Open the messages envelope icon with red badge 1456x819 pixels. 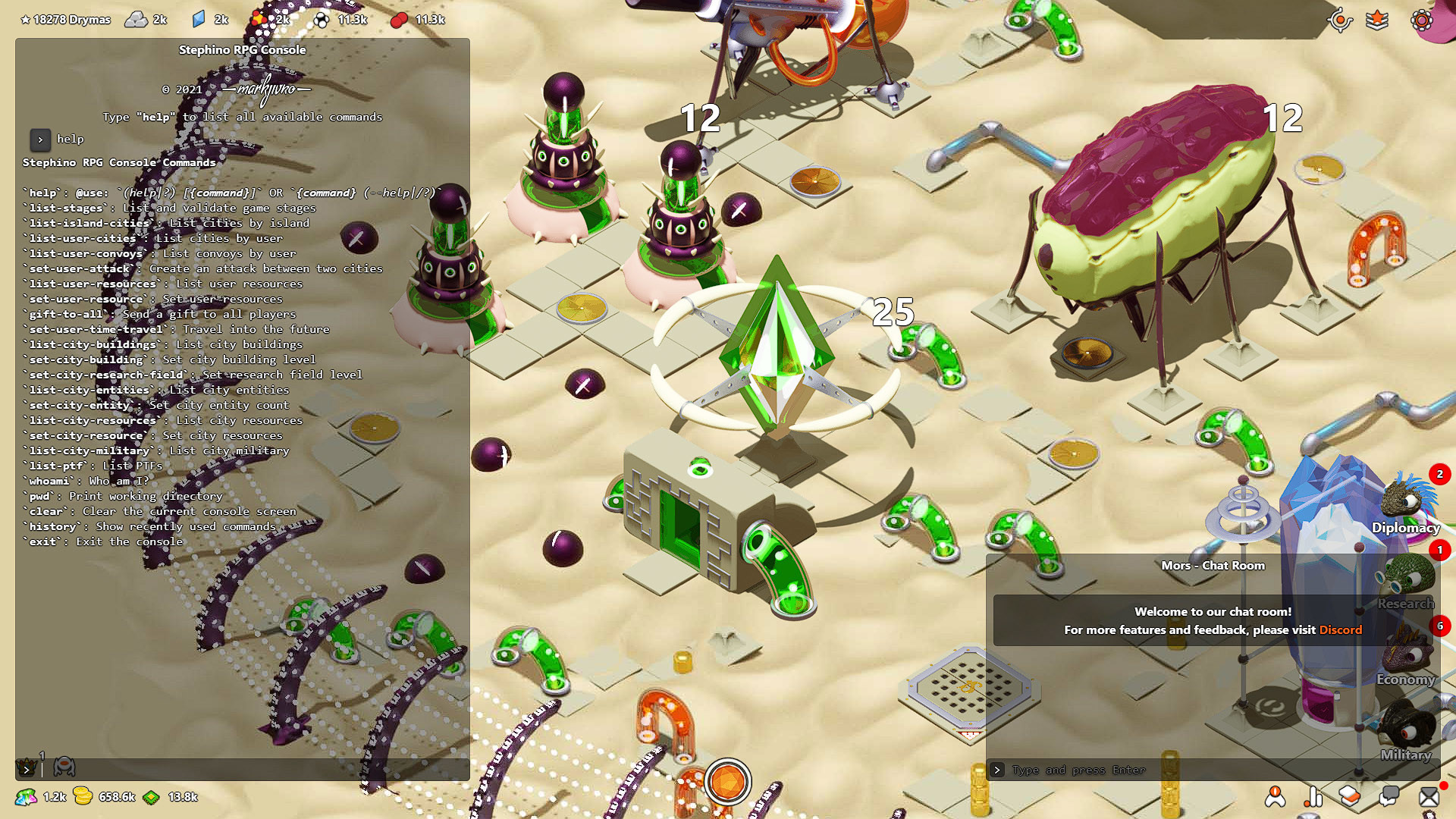coord(1429,798)
